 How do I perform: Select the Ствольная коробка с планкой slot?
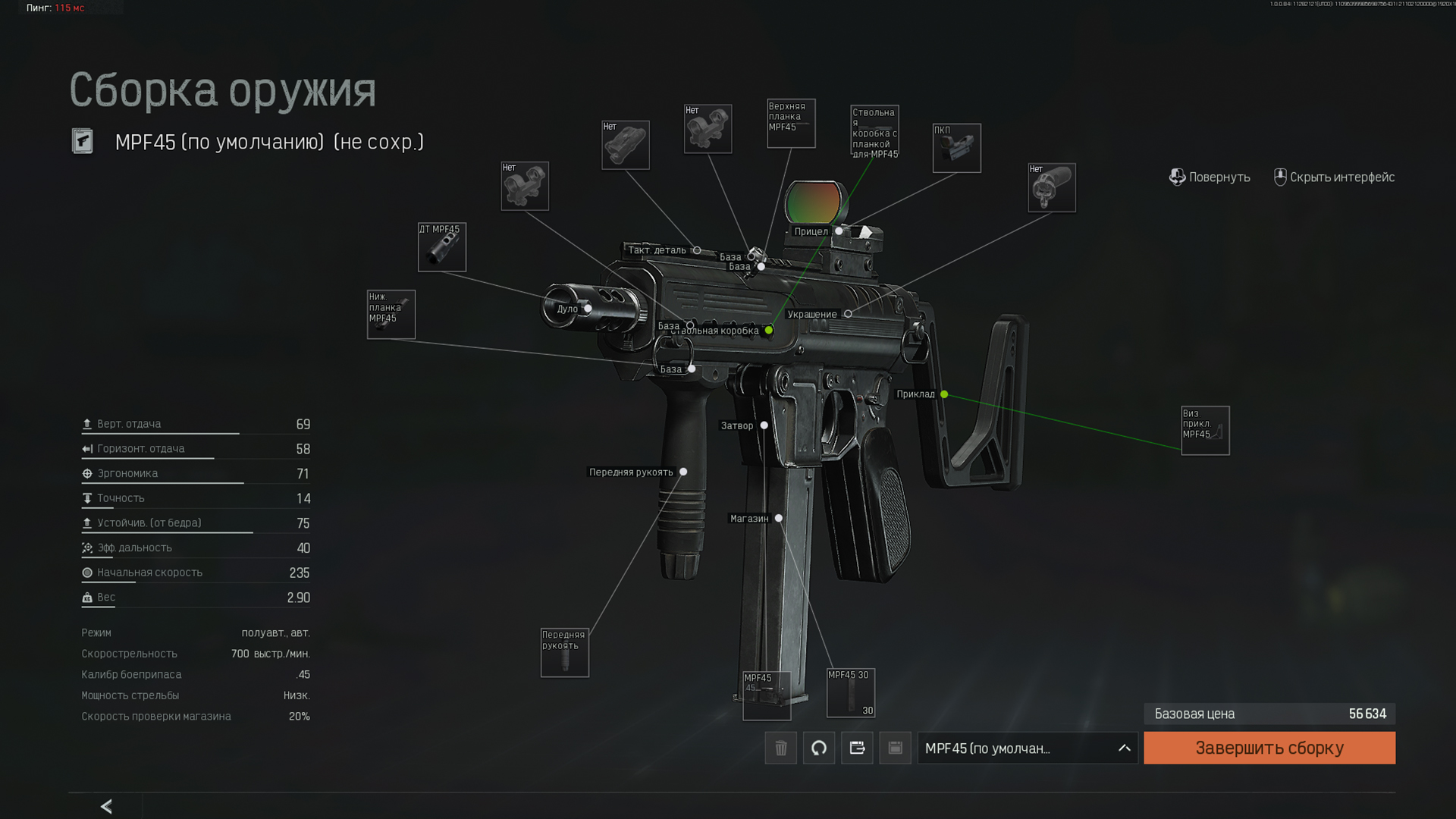[874, 131]
